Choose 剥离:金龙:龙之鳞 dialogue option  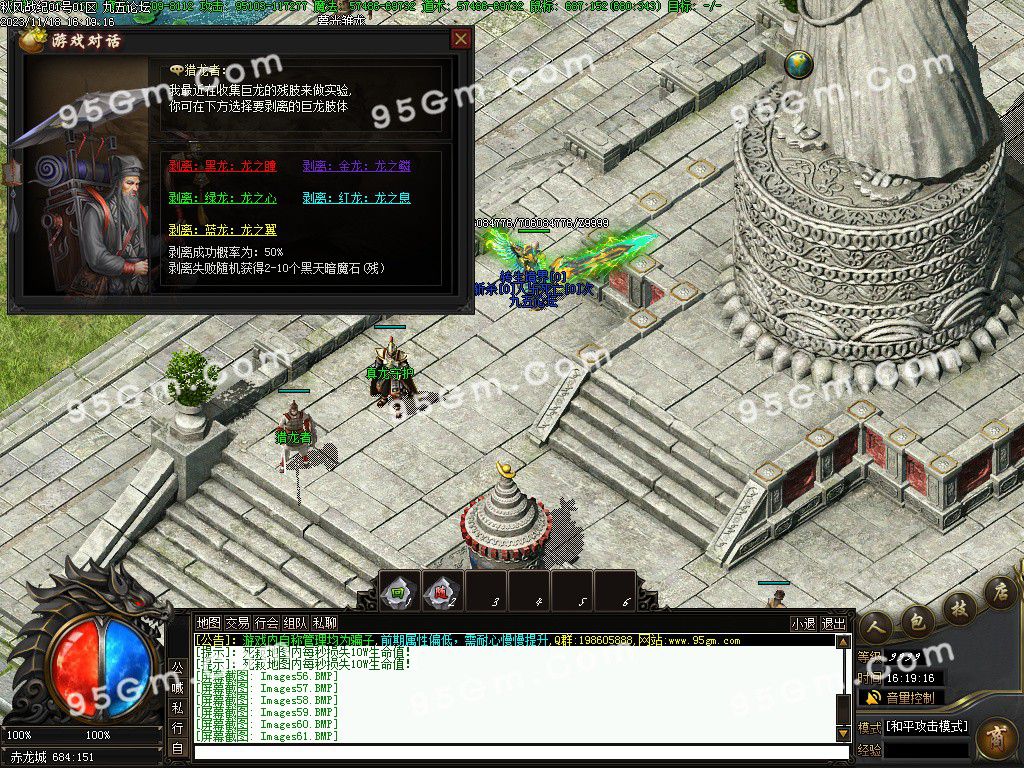[x=356, y=167]
